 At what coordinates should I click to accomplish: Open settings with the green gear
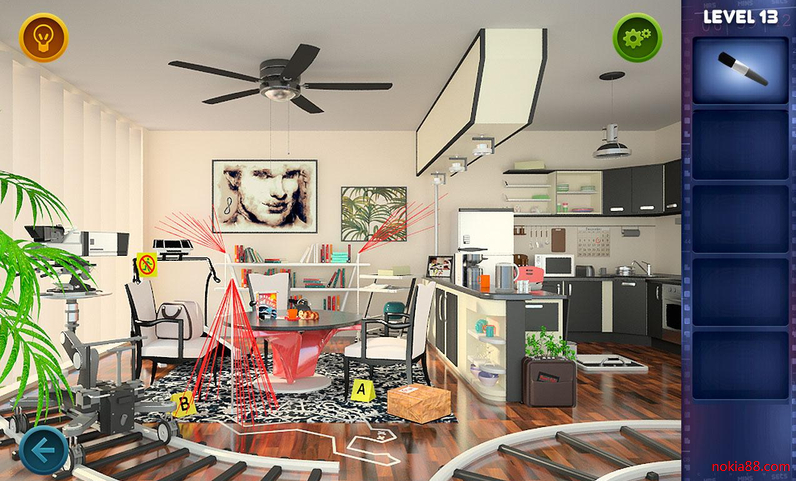pos(637,38)
